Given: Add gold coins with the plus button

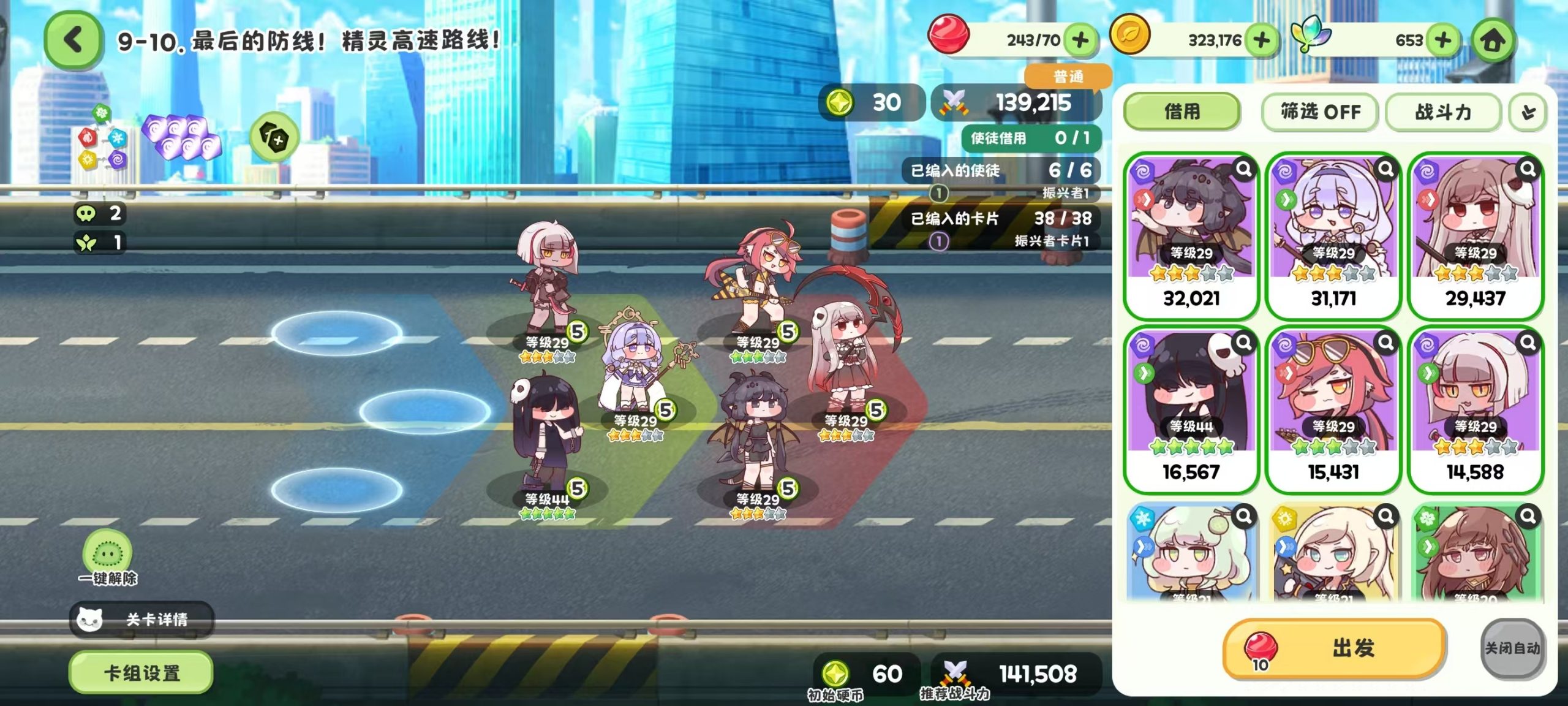Looking at the screenshot, I should 1262,40.
